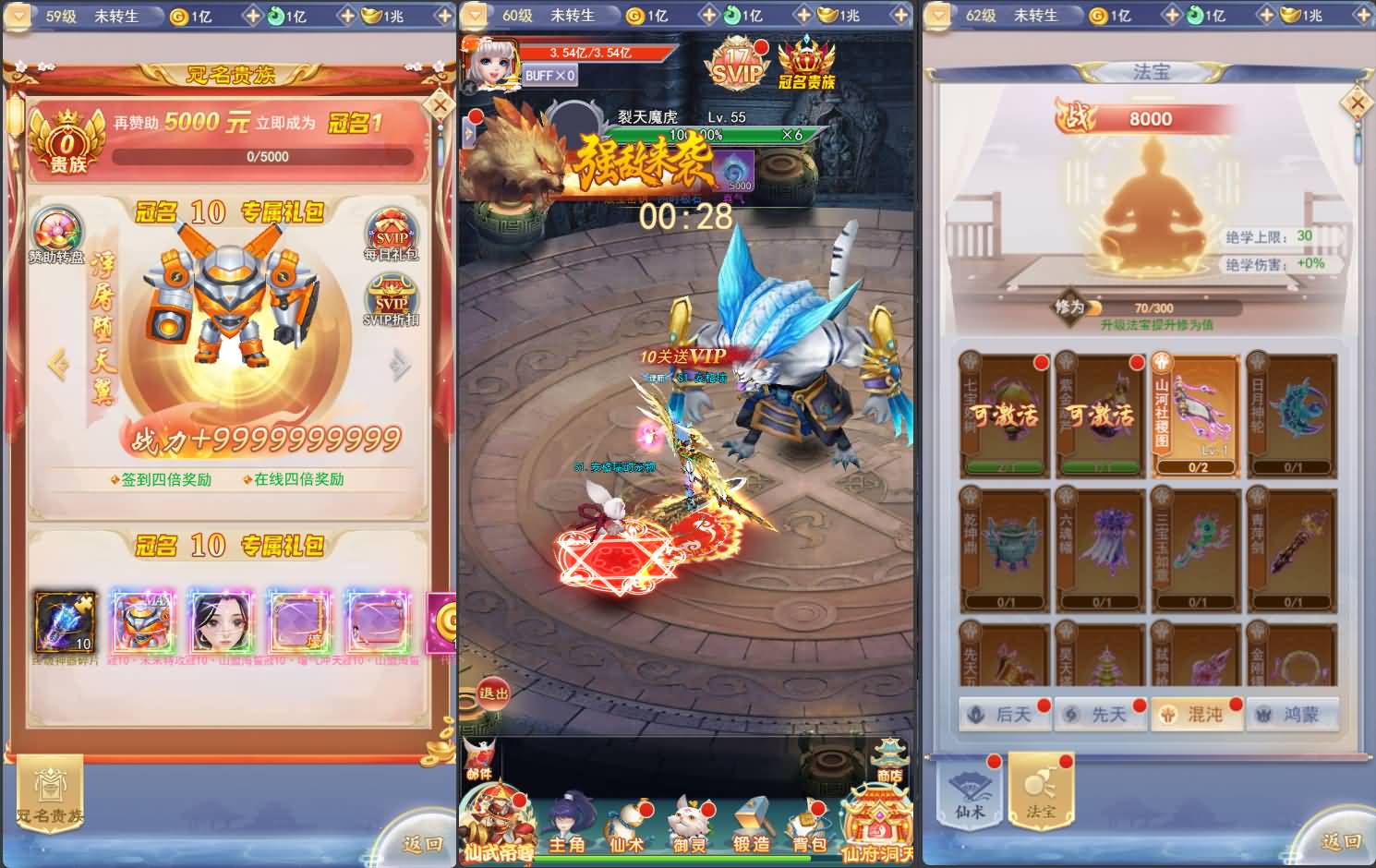
Task: Switch to the 鸿蒙 tab
Action: (x=1294, y=713)
